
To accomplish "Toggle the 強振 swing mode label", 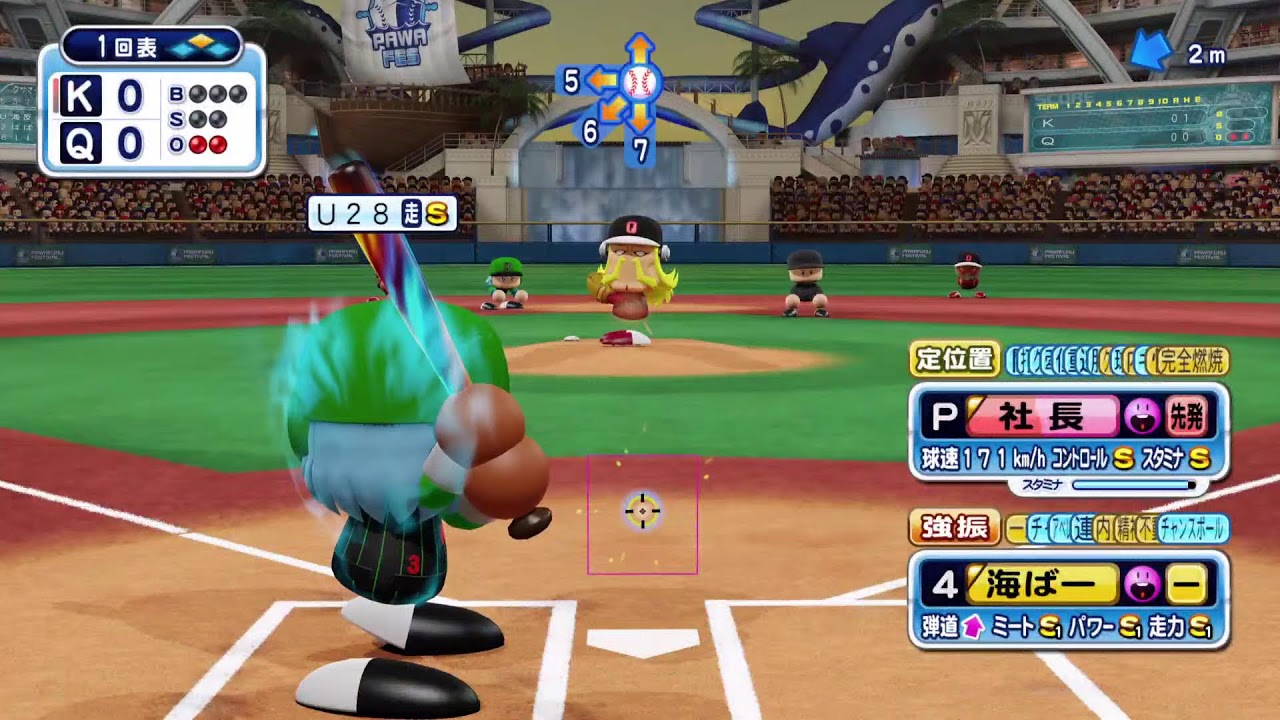I will coord(954,528).
